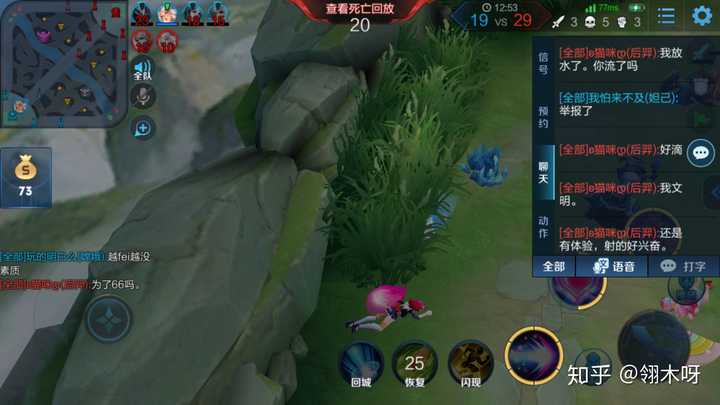Activate the glowing purple skill button
Image resolution: width=720 pixels, height=405 pixels.
click(x=533, y=356)
